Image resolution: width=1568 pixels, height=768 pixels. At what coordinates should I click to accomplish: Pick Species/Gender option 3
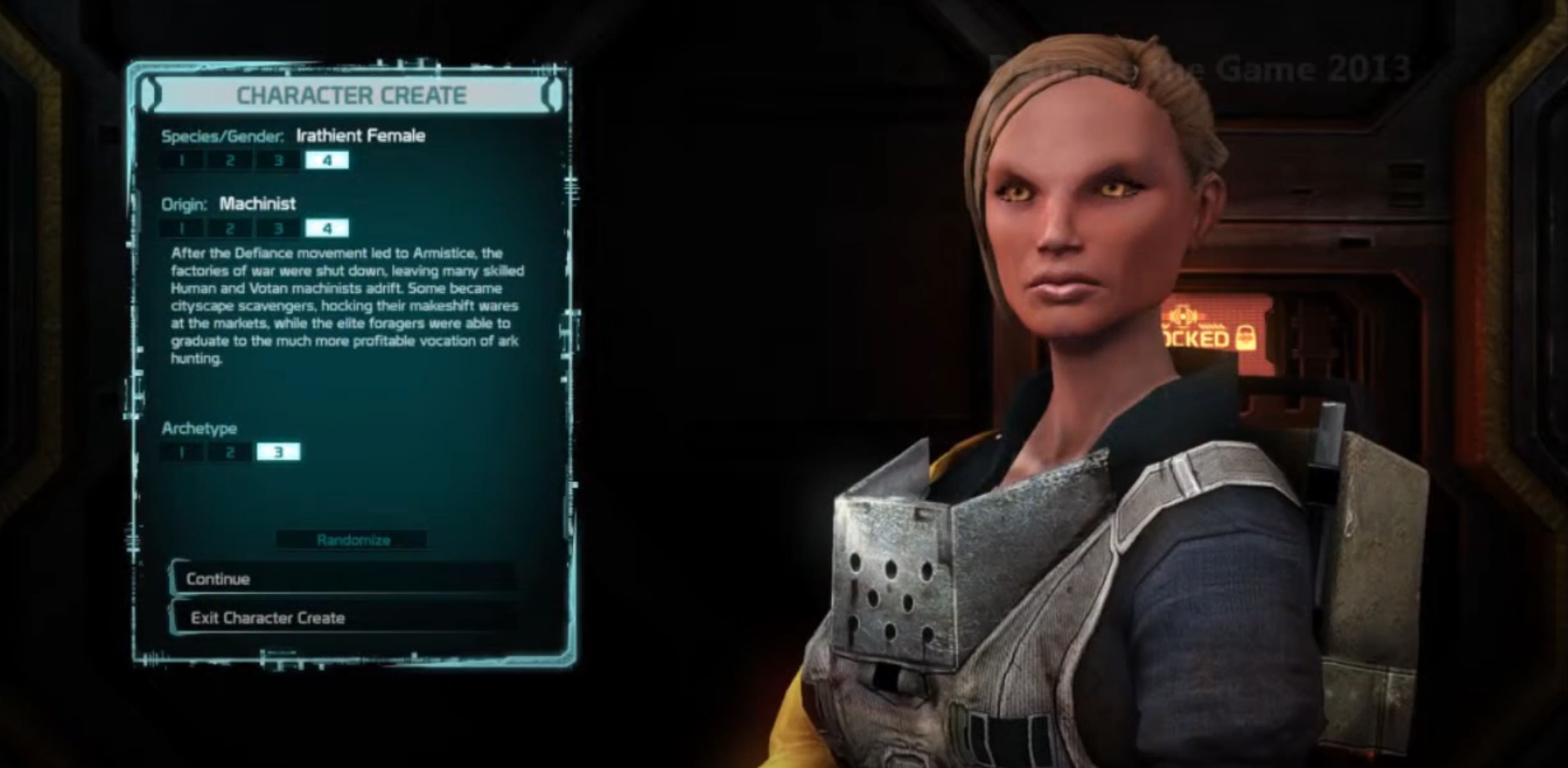(x=278, y=161)
